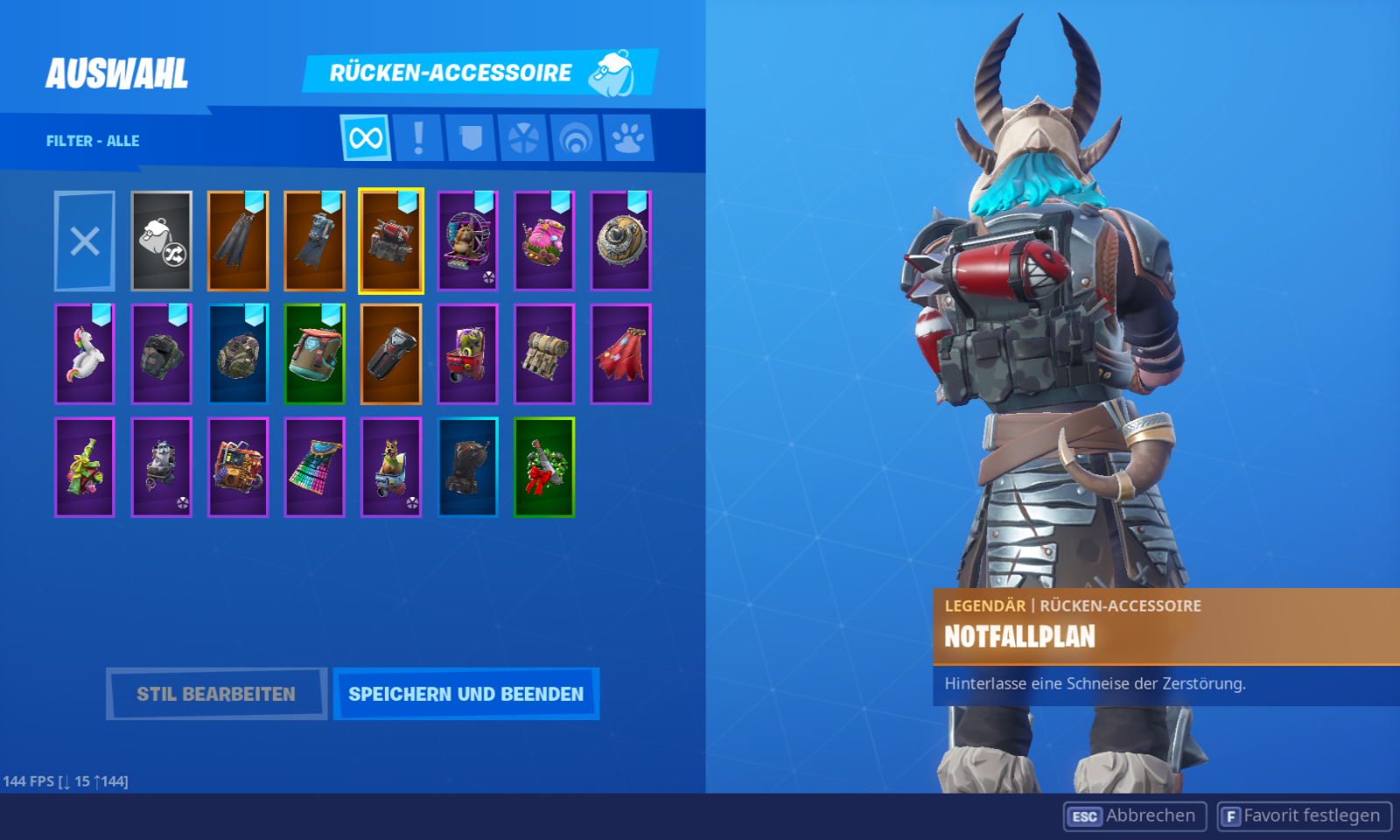The image size is (1400, 840).
Task: Click the star variant icon on dog carrier thumbnail
Action: coord(411,502)
